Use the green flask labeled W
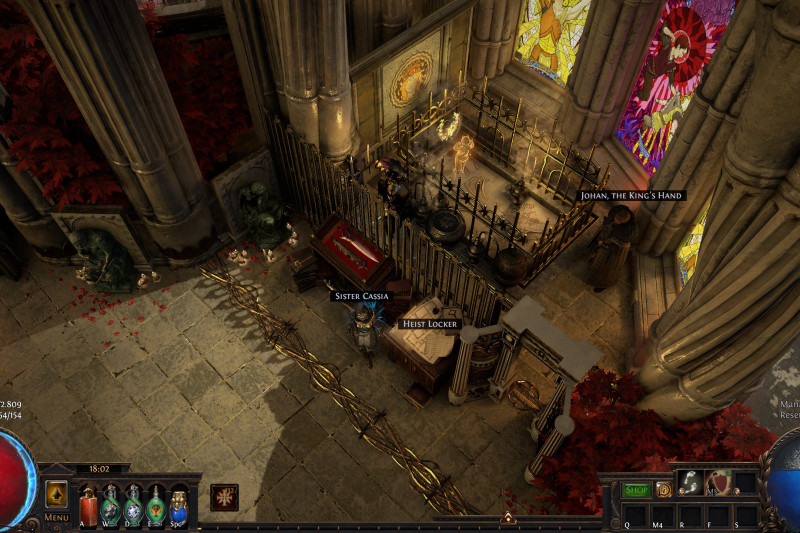 point(111,504)
